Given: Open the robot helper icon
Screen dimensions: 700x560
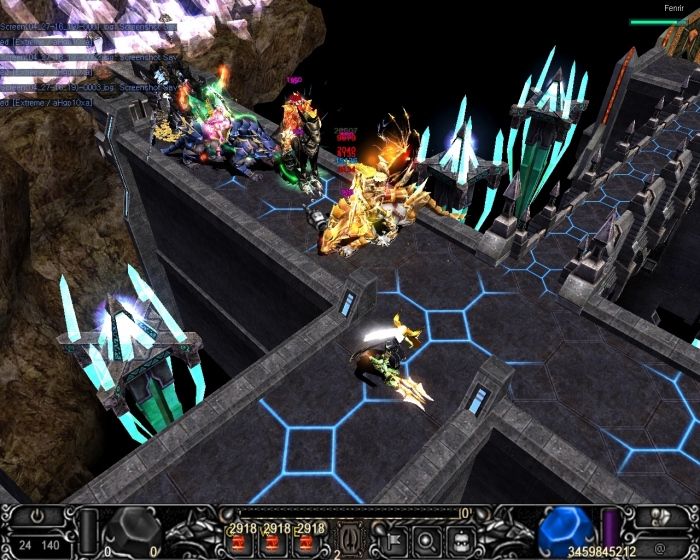Looking at the screenshot, I should 456,541.
